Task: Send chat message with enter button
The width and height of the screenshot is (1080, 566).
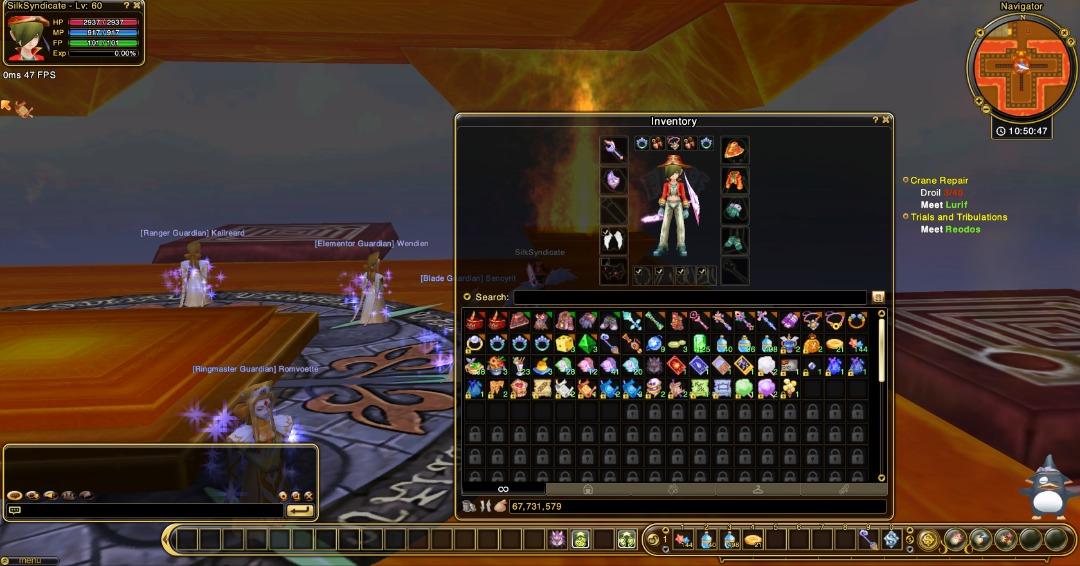Action: [299, 510]
